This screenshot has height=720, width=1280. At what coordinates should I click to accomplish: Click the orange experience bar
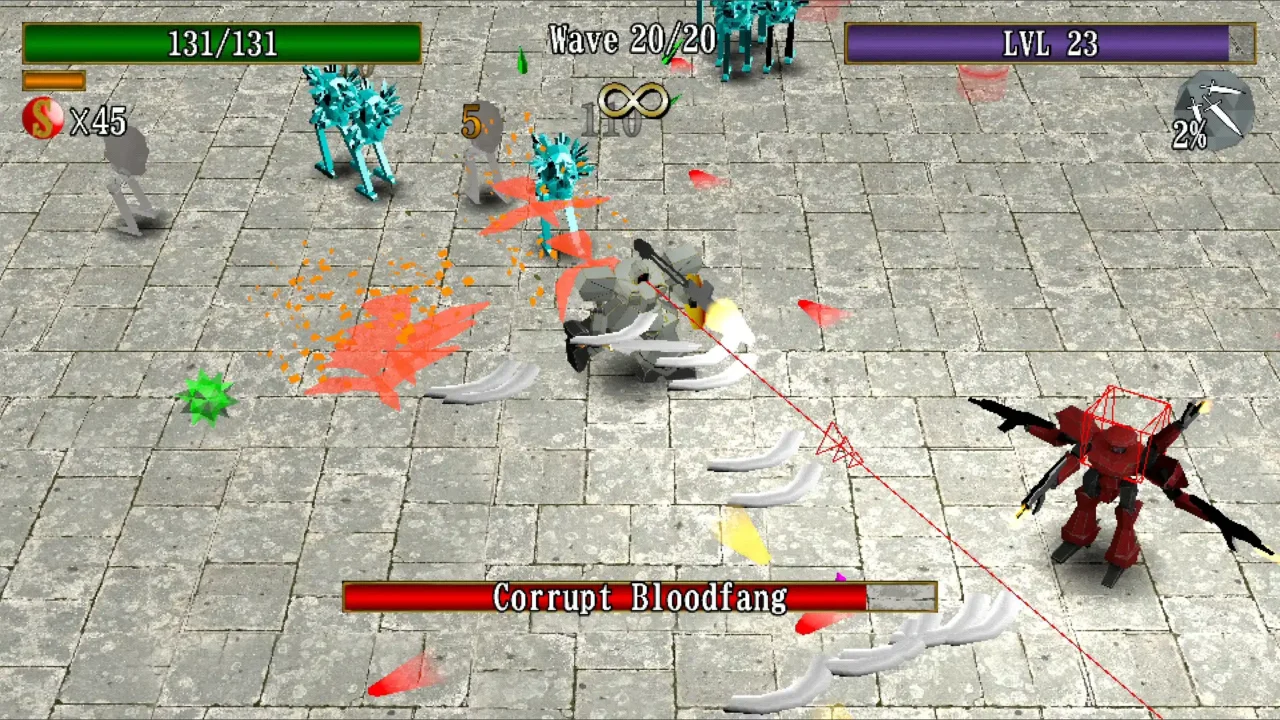coord(55,82)
